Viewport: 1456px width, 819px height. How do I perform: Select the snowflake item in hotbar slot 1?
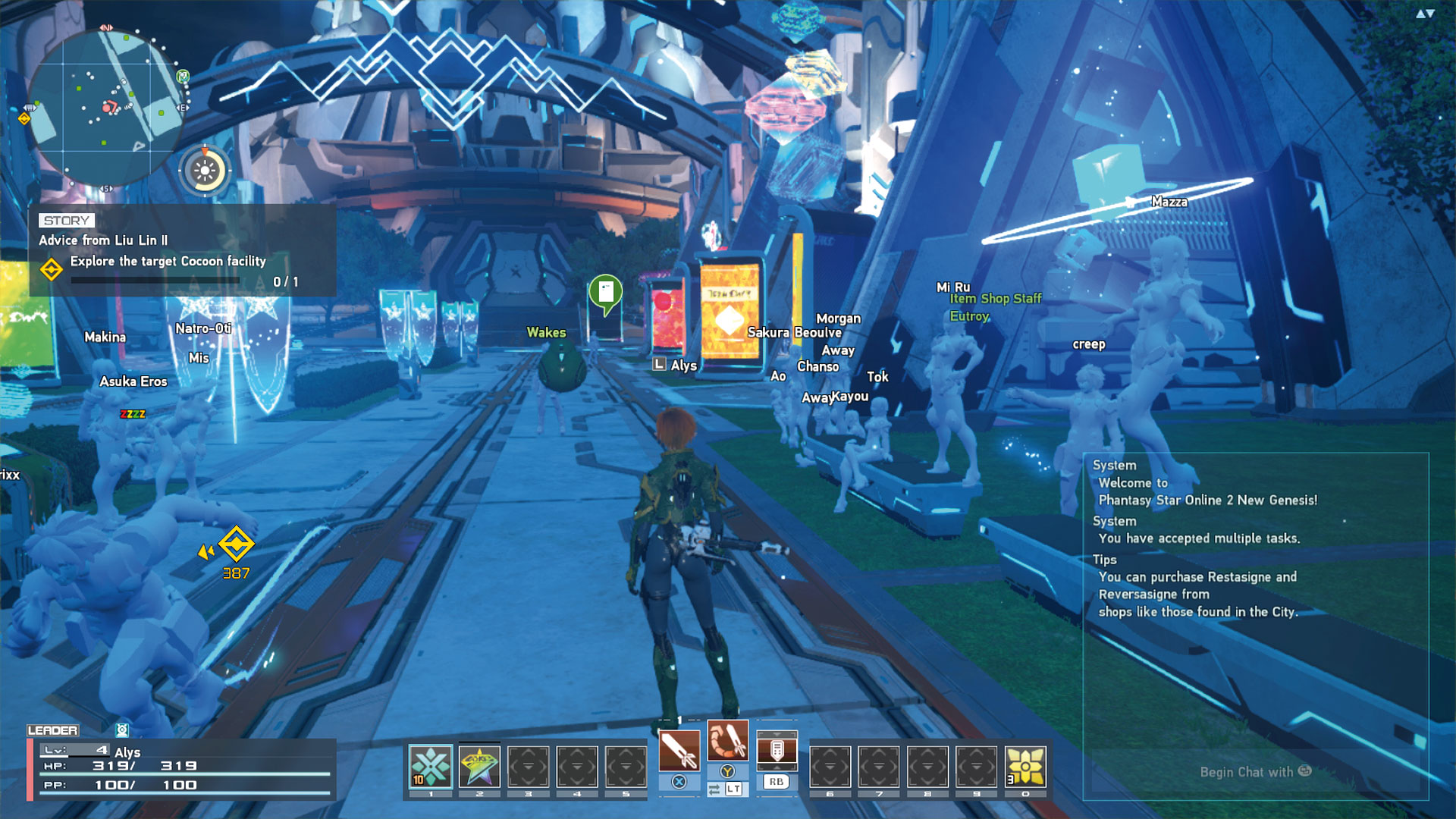pyautogui.click(x=429, y=766)
